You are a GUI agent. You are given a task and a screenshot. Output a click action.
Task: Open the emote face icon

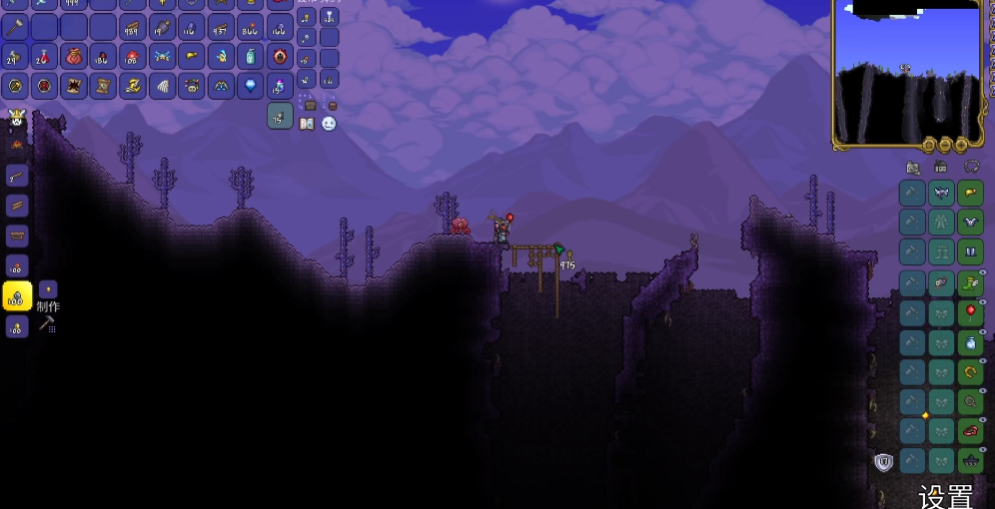[x=328, y=124]
